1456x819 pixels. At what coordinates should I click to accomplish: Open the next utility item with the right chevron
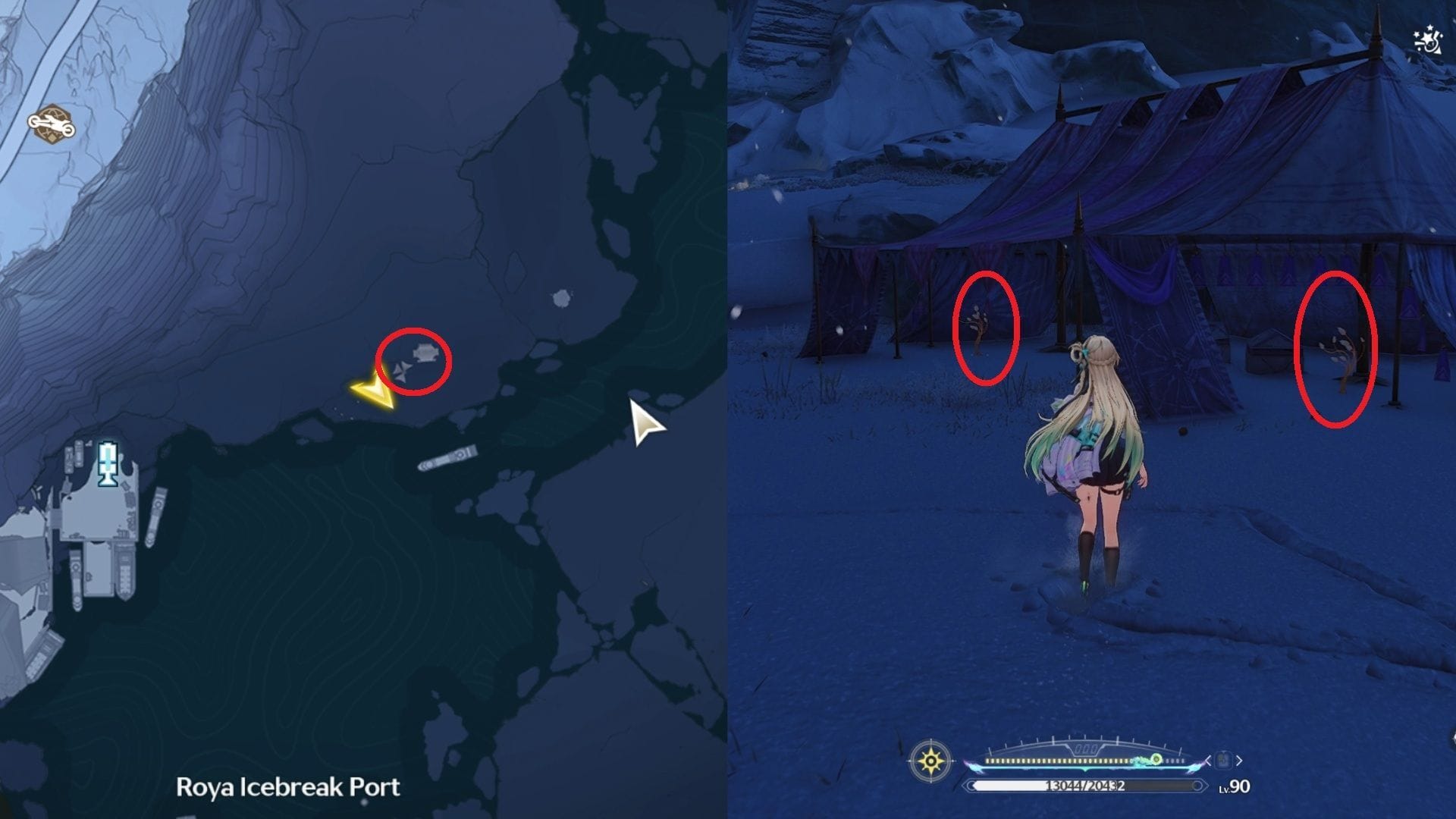(x=1239, y=761)
